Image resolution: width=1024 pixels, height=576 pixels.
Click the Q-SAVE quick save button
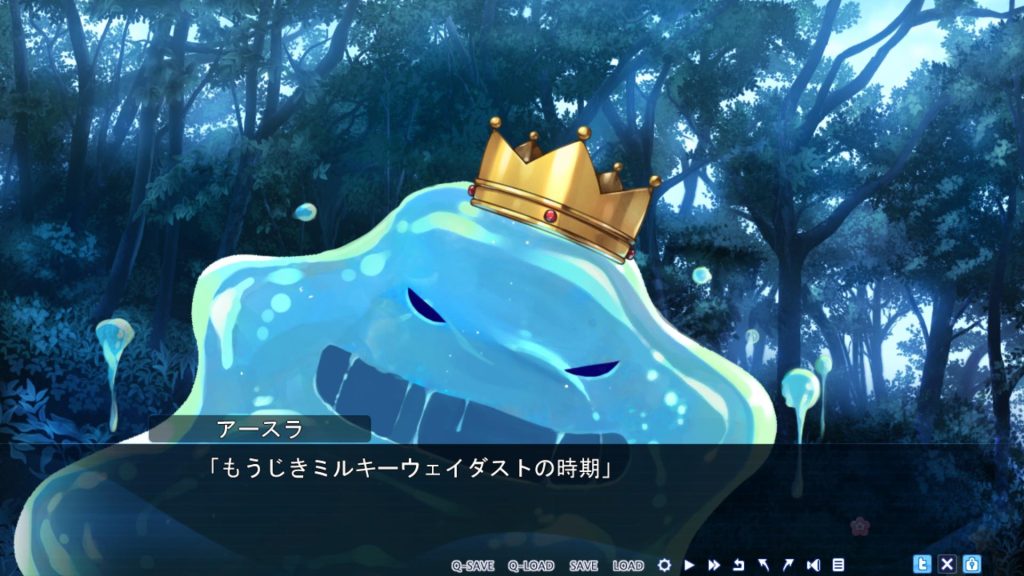point(472,565)
